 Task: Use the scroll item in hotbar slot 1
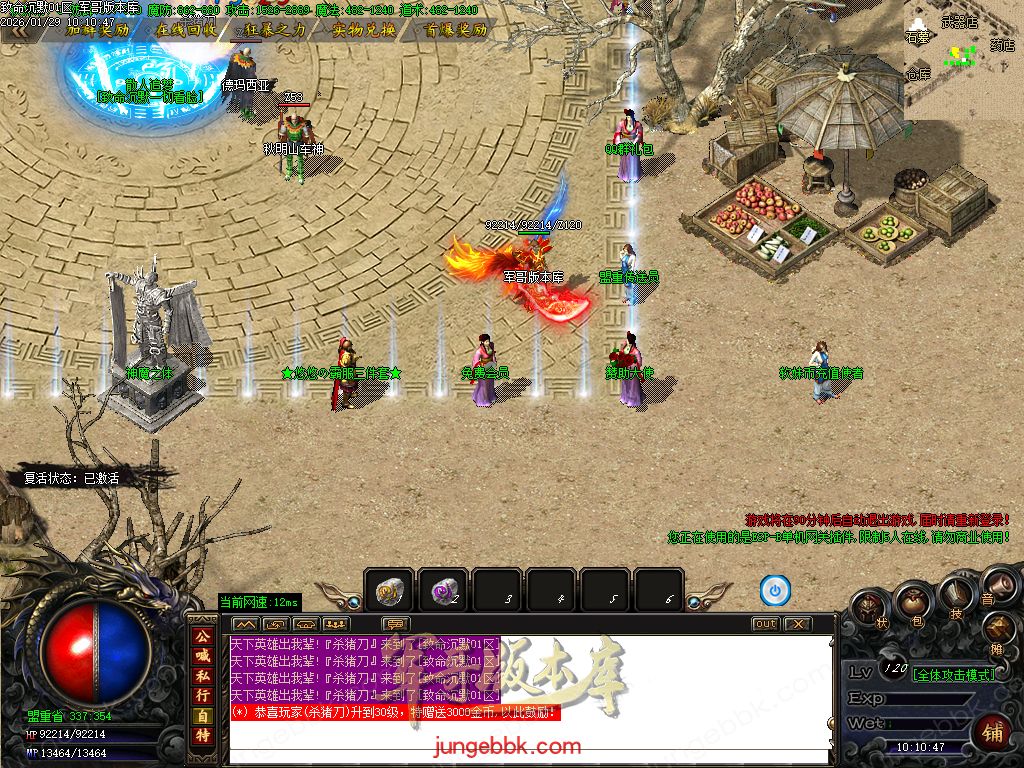[x=389, y=591]
